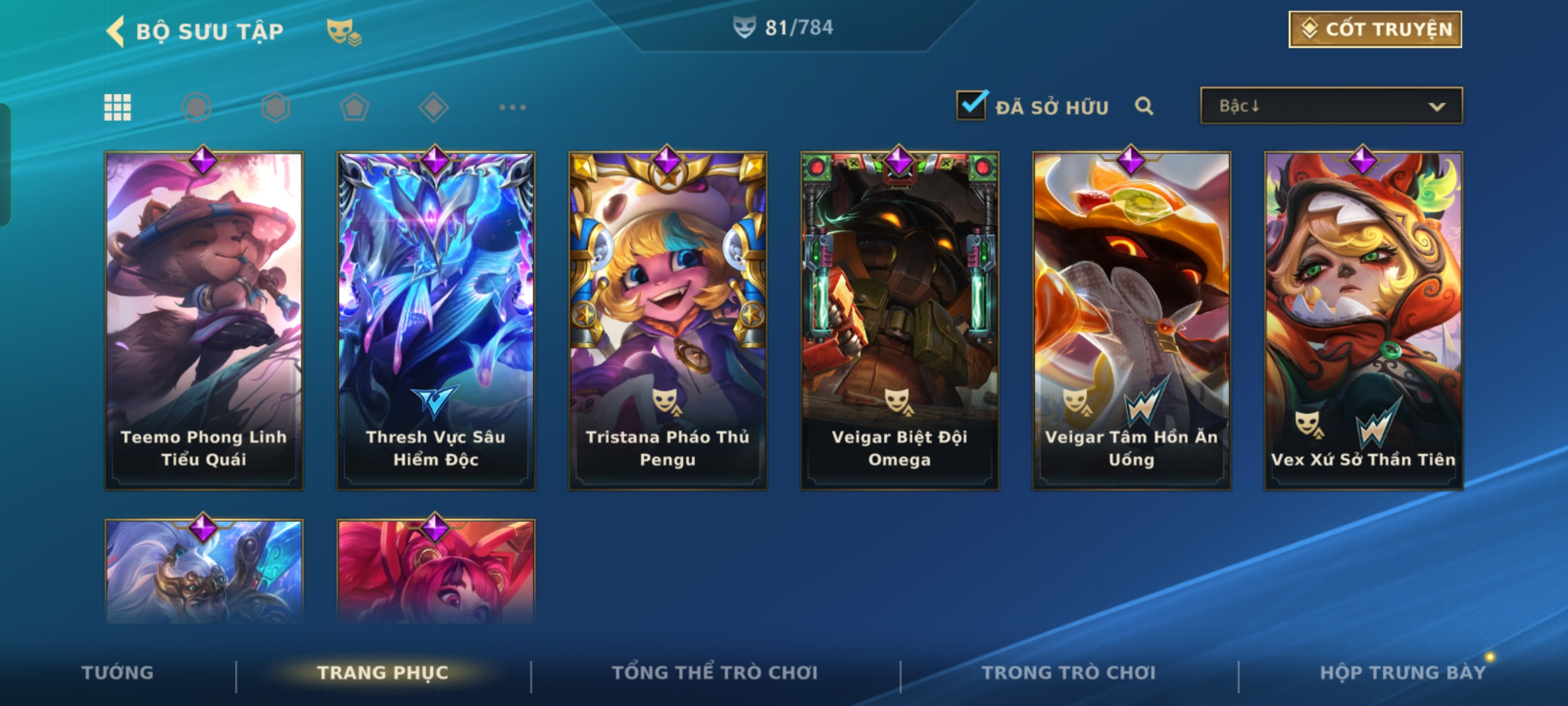The width and height of the screenshot is (1568, 706).
Task: Toggle the Đã Sở Hữu checkbox
Action: tap(971, 106)
